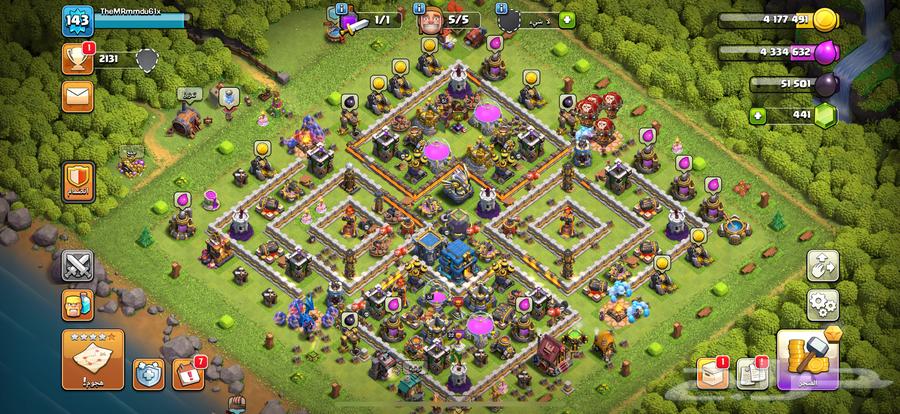
Task: Open the news icon with red 7 badge
Action: (x=186, y=373)
